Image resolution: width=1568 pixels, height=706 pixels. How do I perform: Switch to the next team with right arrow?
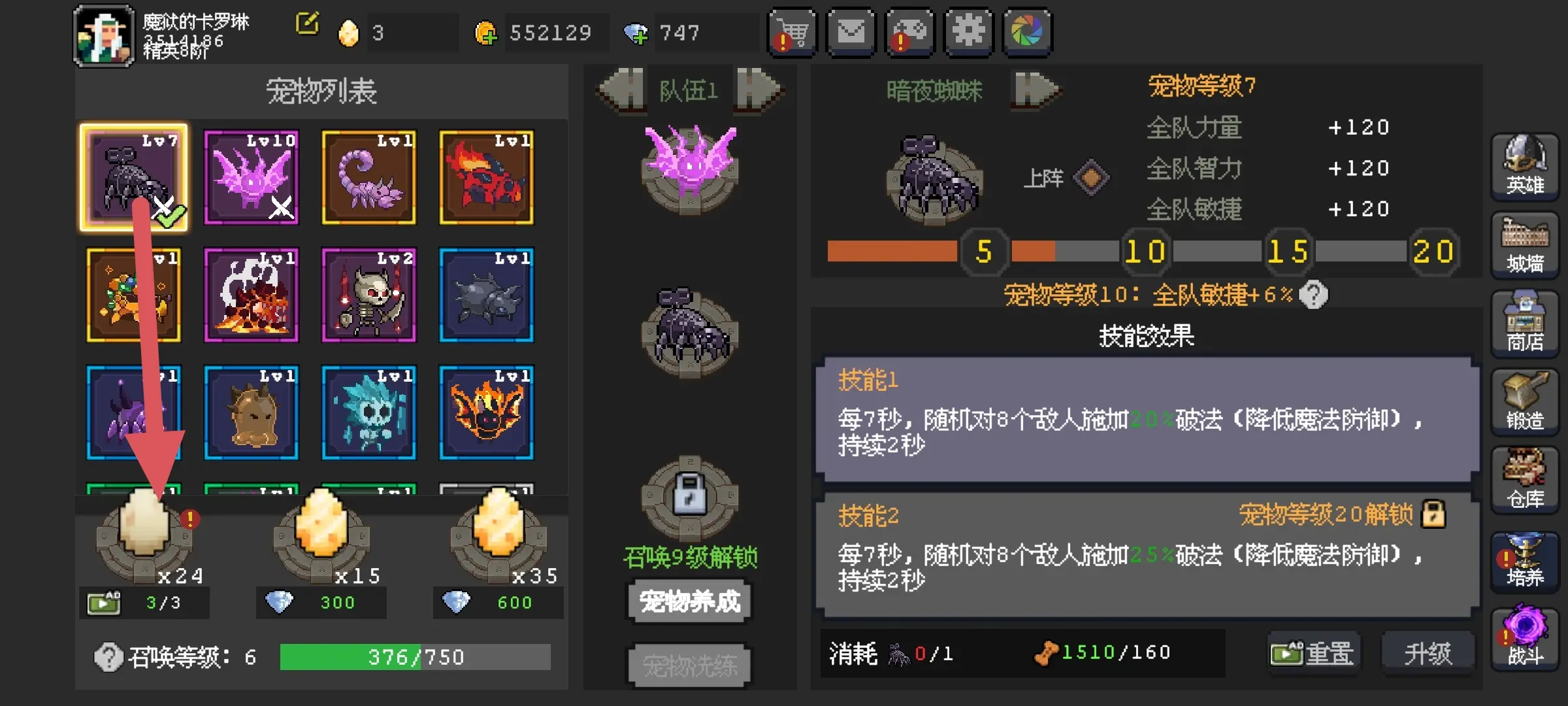pyautogui.click(x=755, y=90)
